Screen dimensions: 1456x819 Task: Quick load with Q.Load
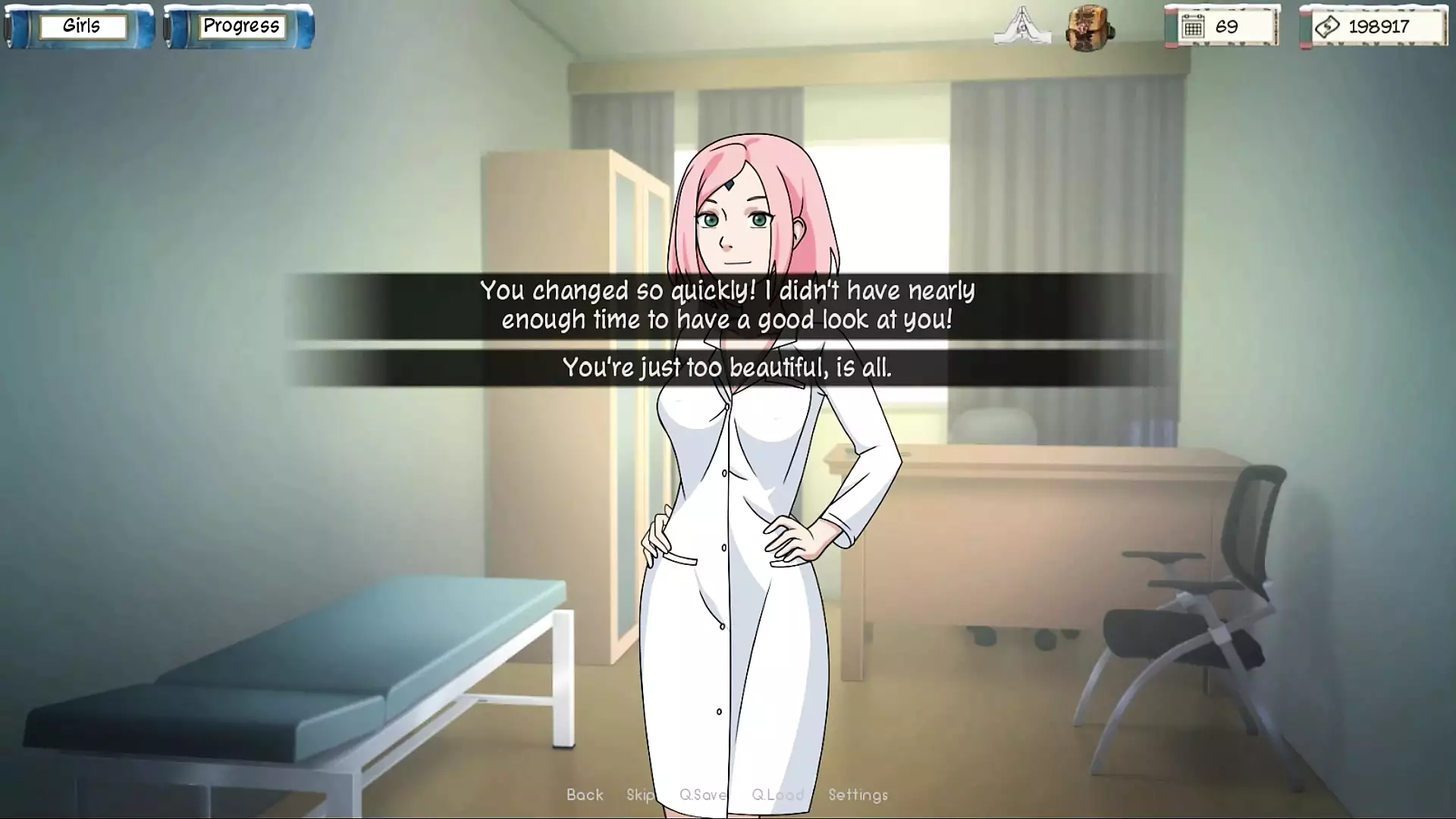pos(777,795)
